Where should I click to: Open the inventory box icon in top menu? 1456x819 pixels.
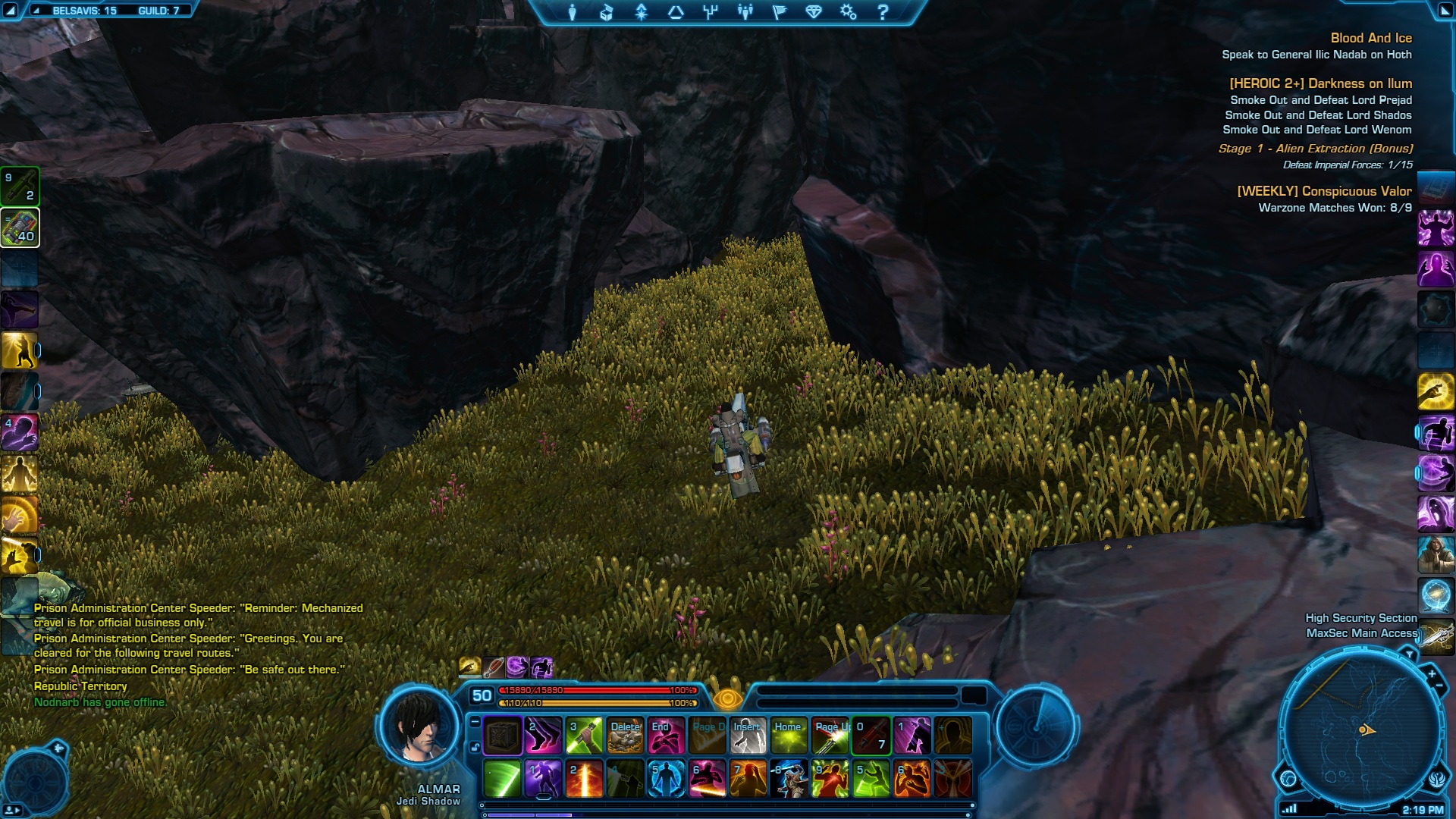pyautogui.click(x=607, y=12)
